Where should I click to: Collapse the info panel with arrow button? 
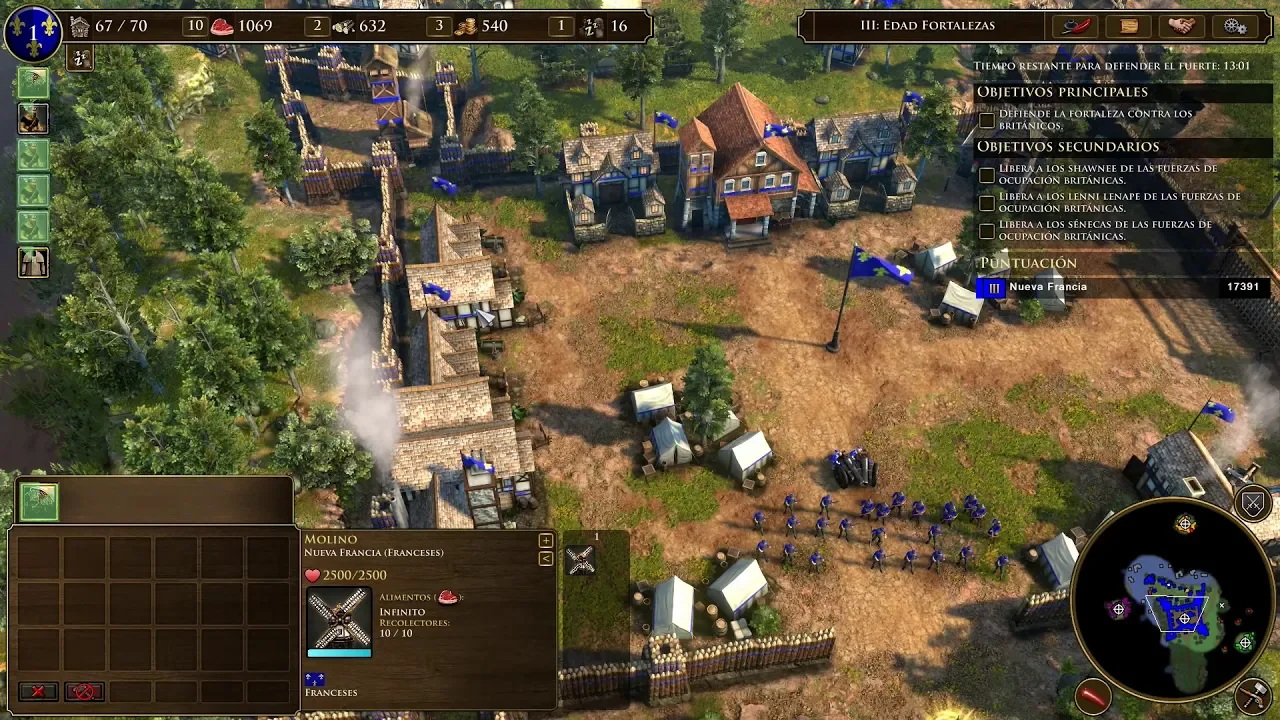[x=545, y=558]
